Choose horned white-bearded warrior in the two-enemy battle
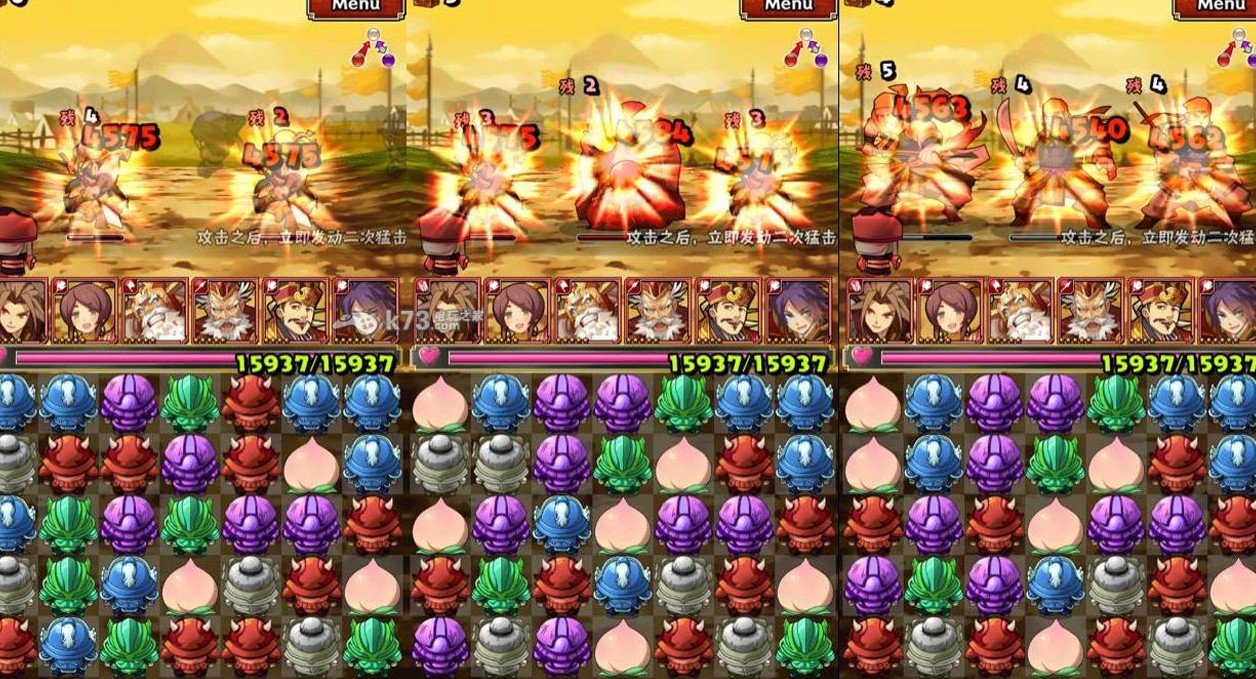 (x=225, y=311)
